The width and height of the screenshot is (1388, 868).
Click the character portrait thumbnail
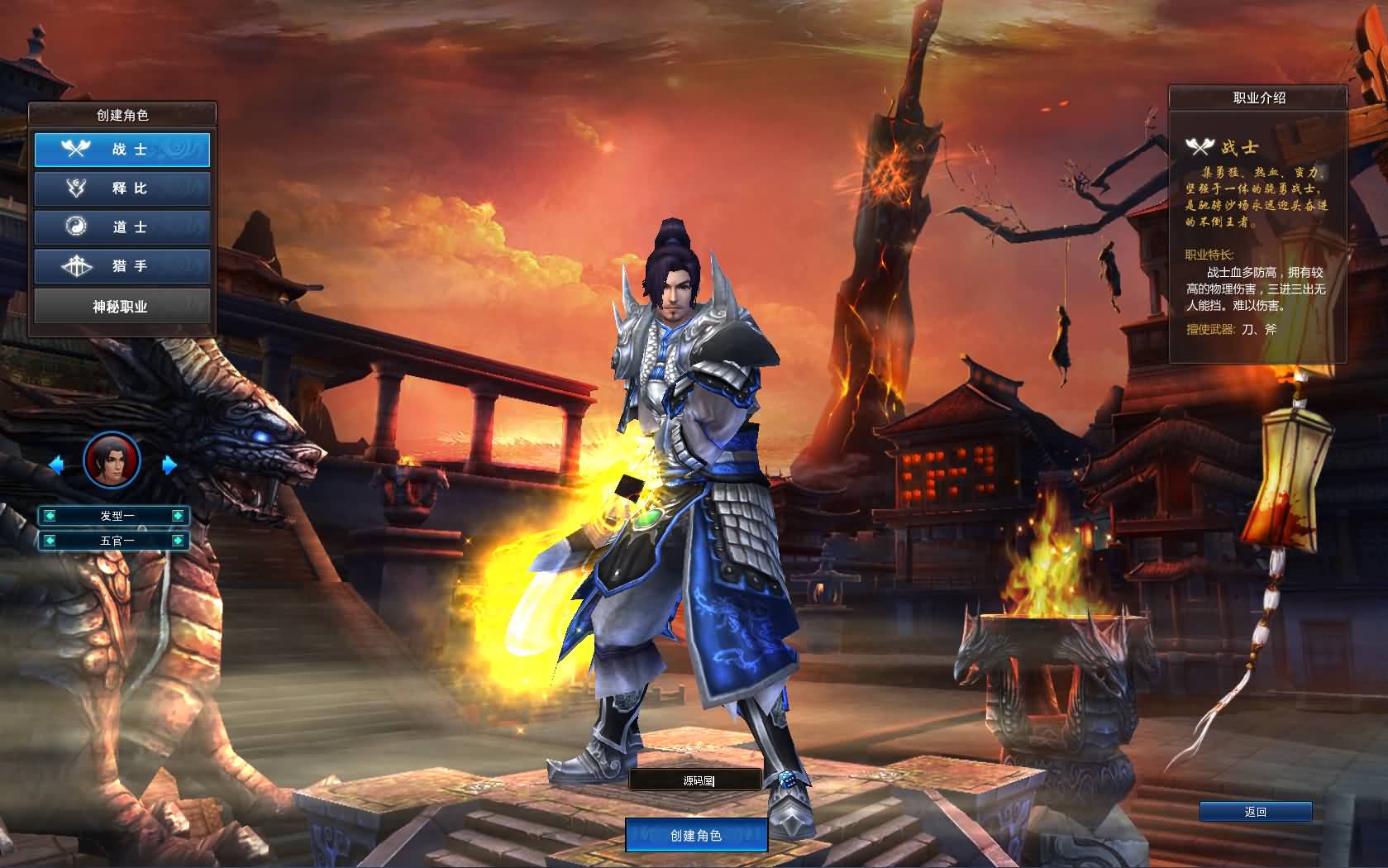[x=112, y=460]
